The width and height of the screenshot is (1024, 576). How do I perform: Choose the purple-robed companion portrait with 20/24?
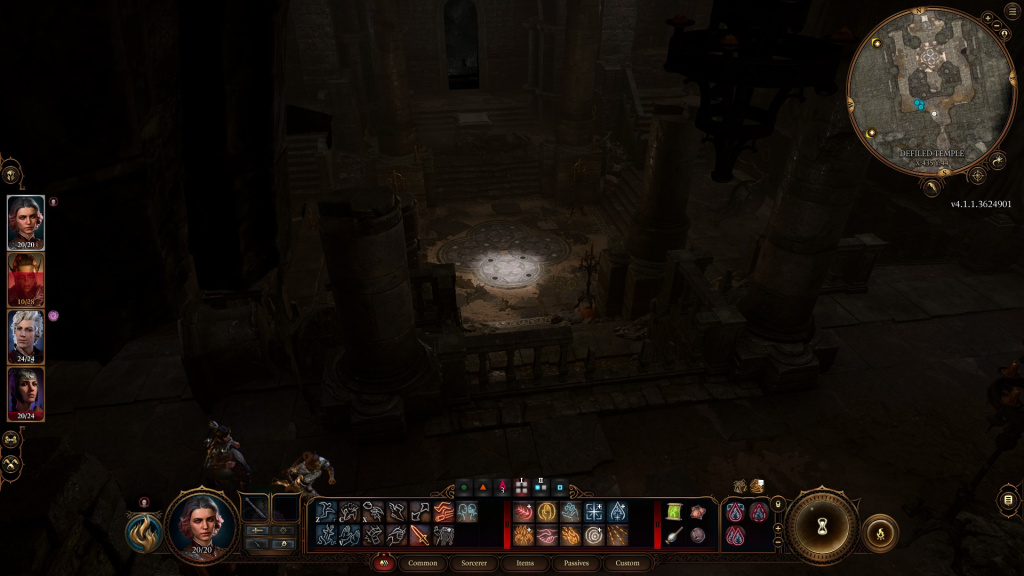pos(26,393)
